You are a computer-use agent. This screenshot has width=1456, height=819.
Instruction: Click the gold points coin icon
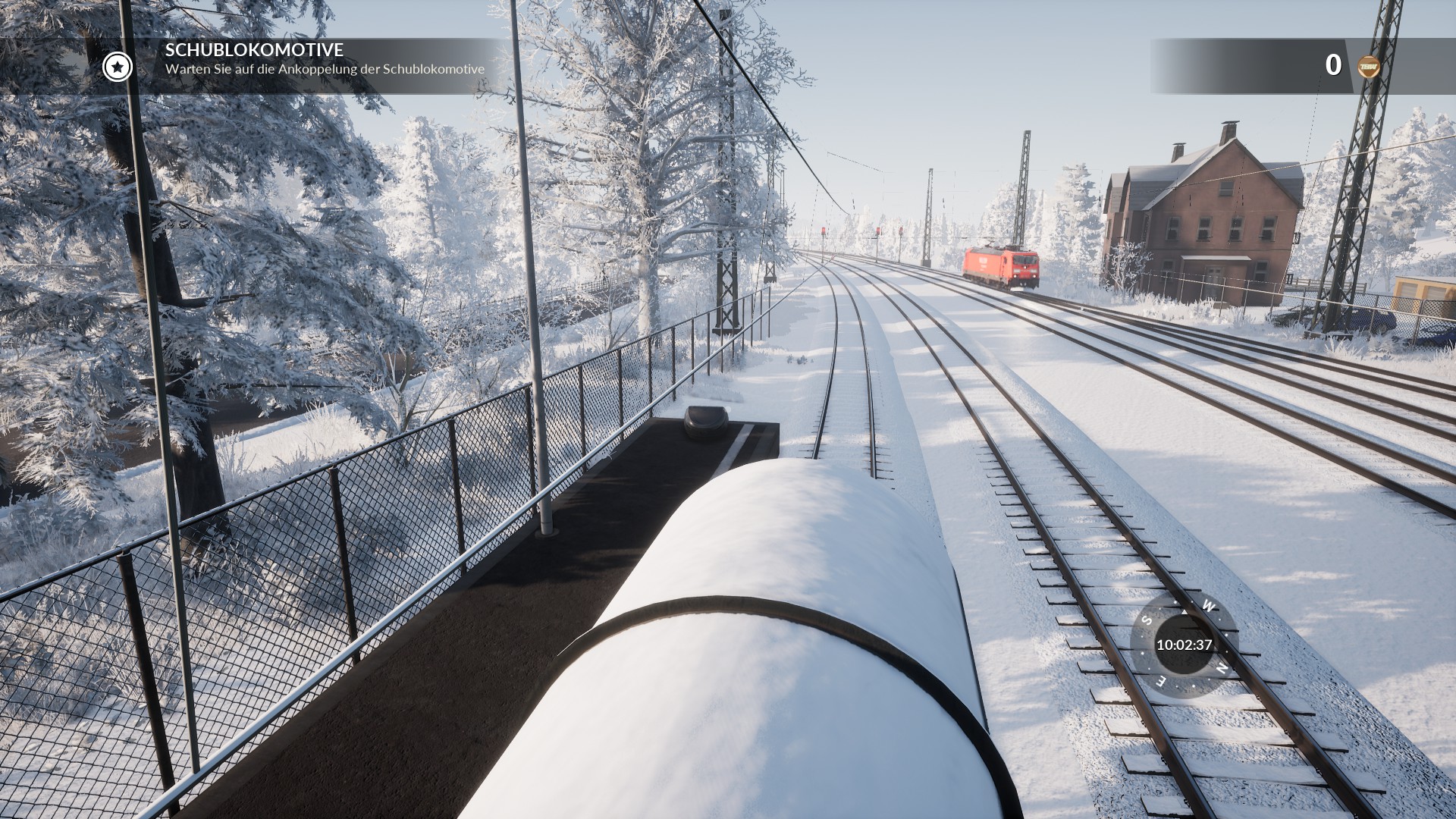[x=1368, y=67]
